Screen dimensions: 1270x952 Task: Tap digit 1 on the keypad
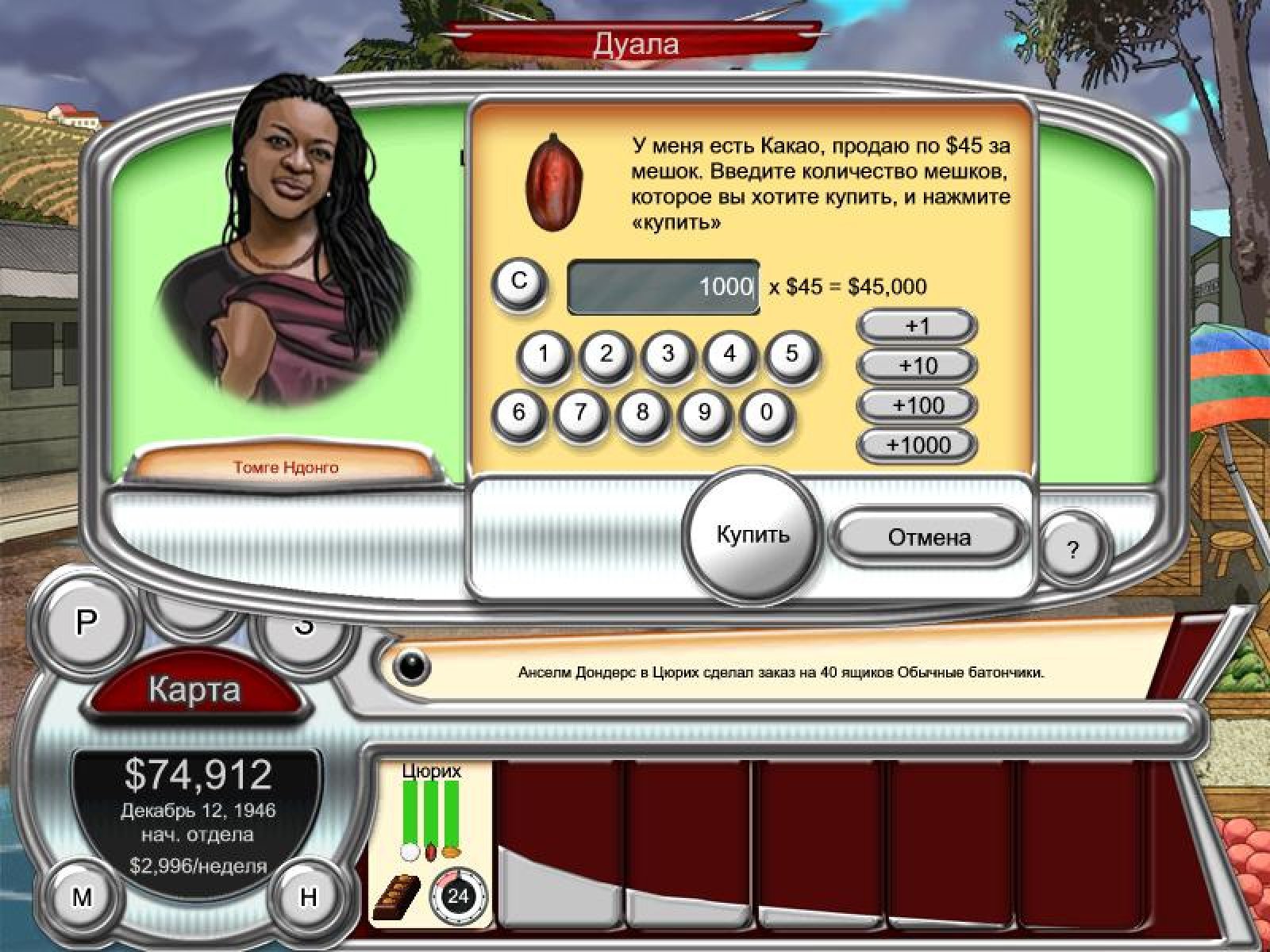point(544,355)
